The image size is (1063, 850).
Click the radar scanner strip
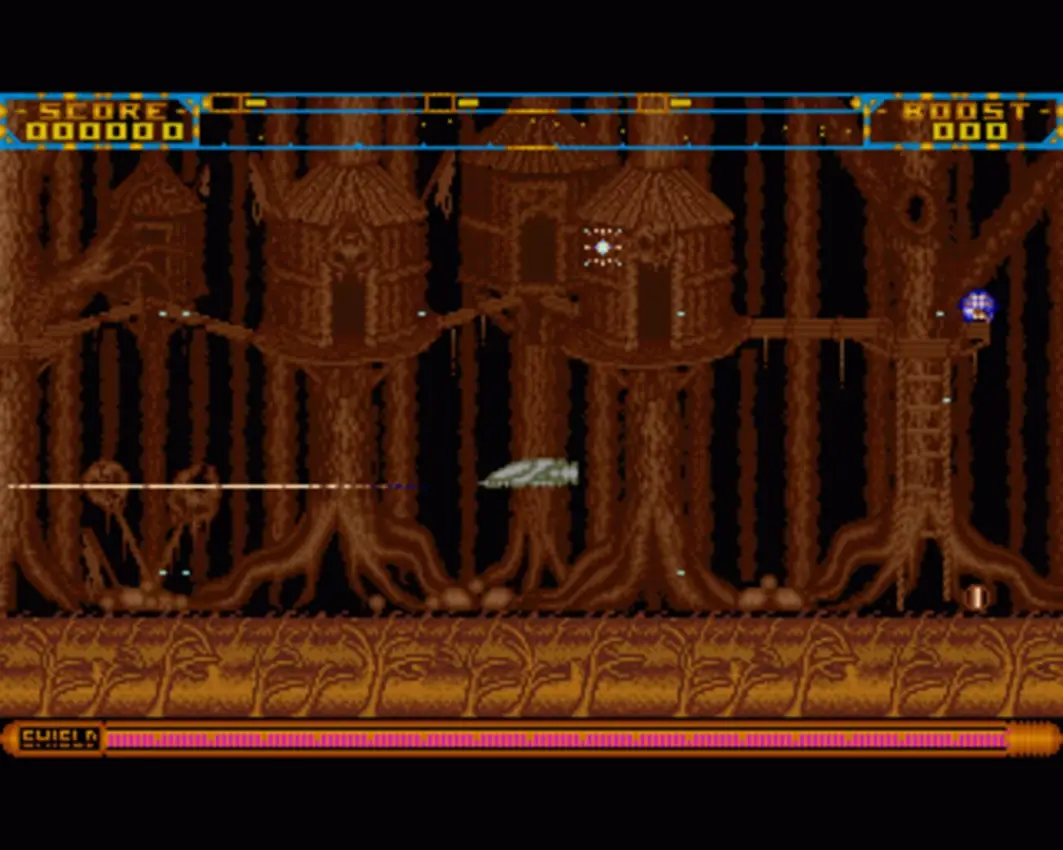[x=530, y=121]
